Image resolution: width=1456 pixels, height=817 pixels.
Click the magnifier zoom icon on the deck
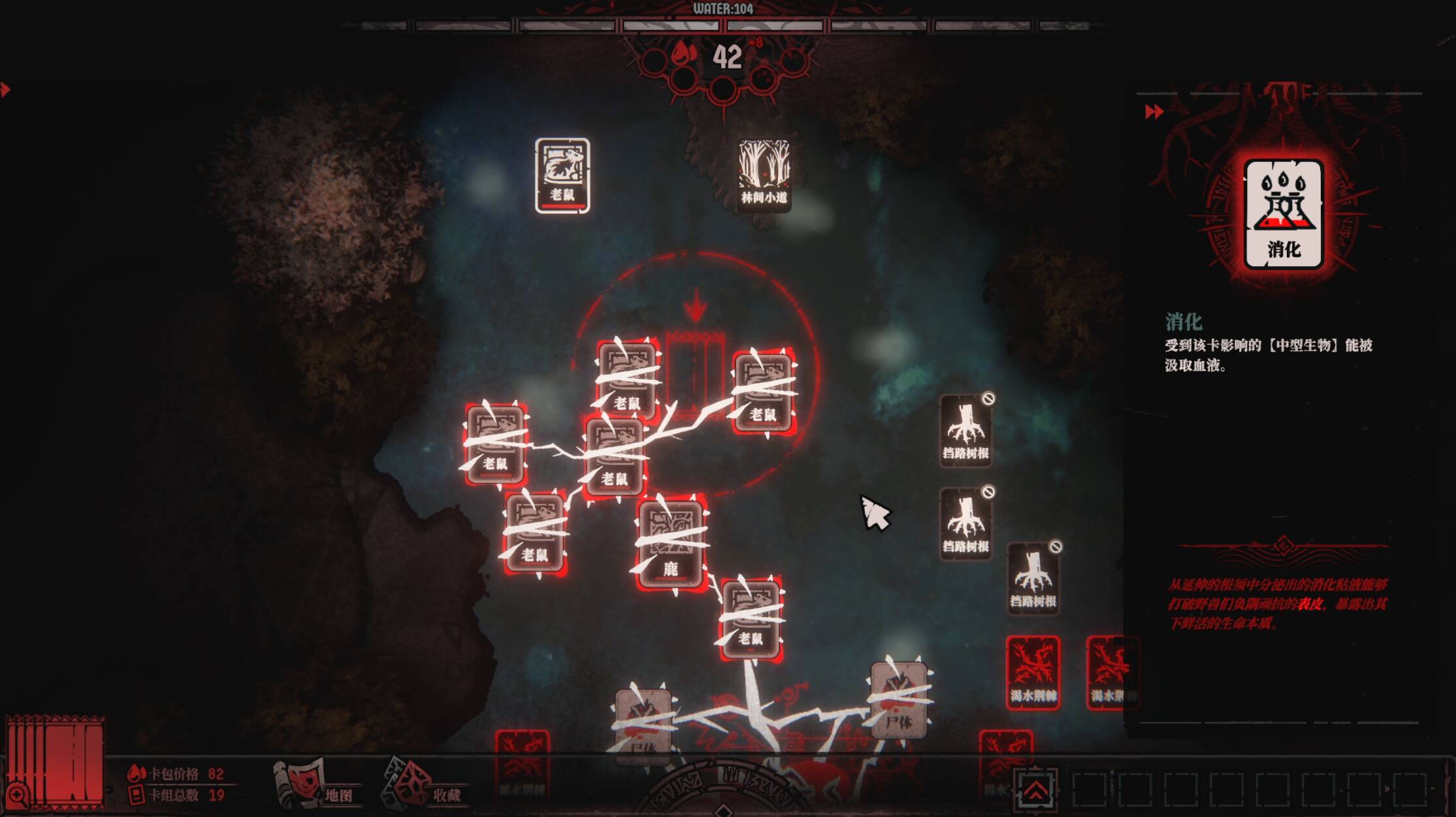point(18,795)
